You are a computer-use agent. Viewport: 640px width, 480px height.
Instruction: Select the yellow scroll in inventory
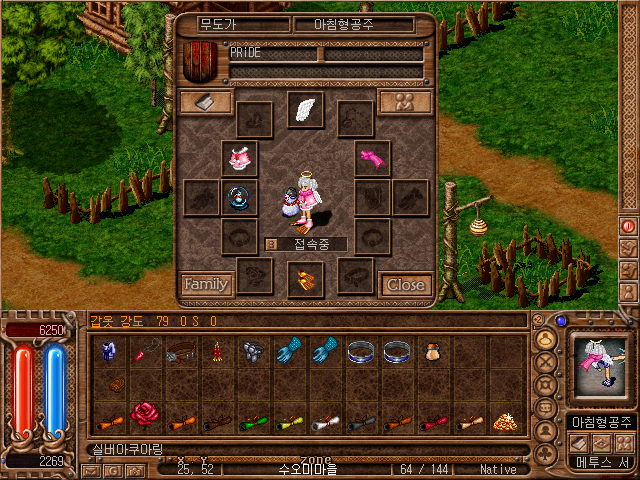(289, 421)
